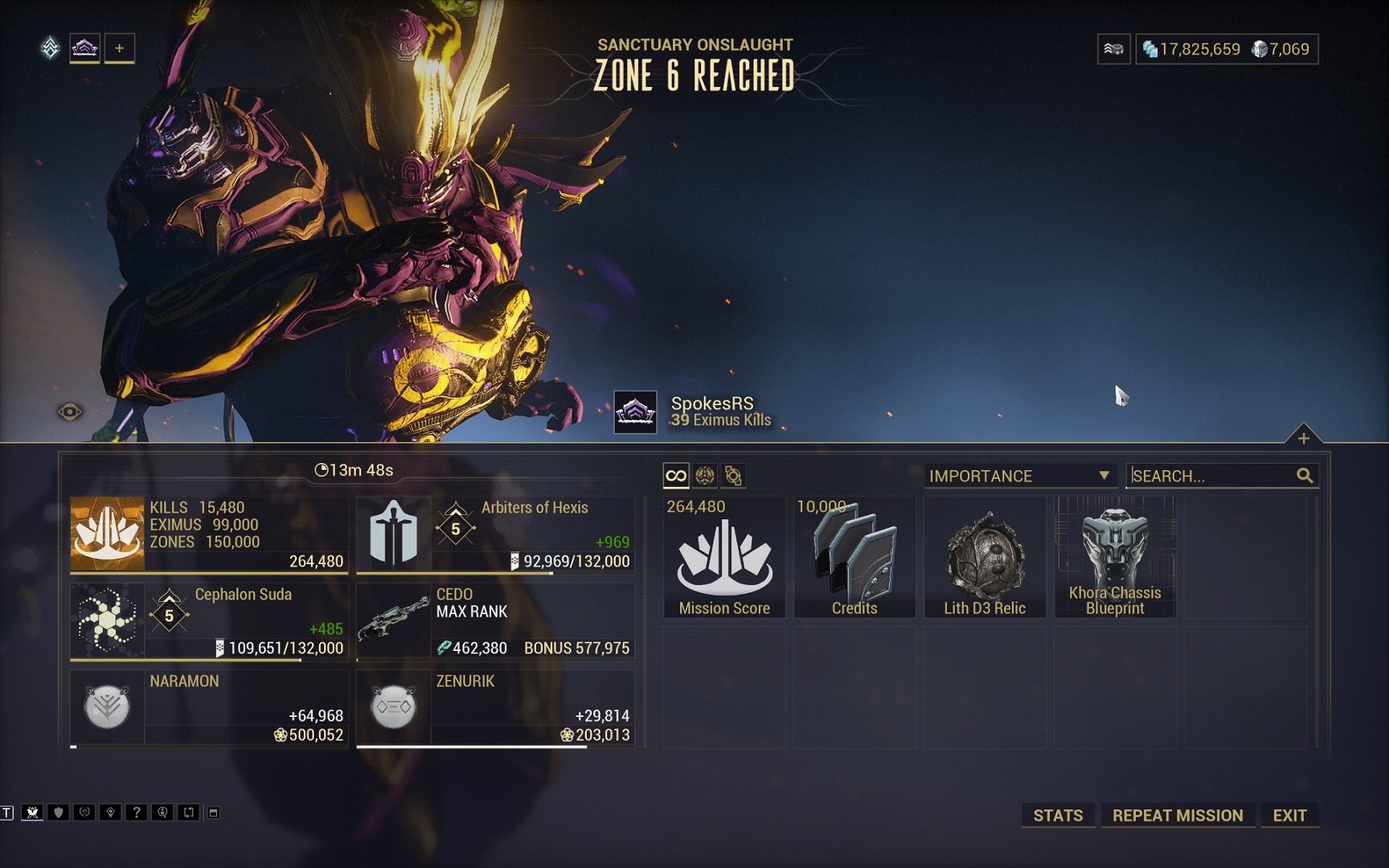Click the REPEAT MISSION button

1177,815
